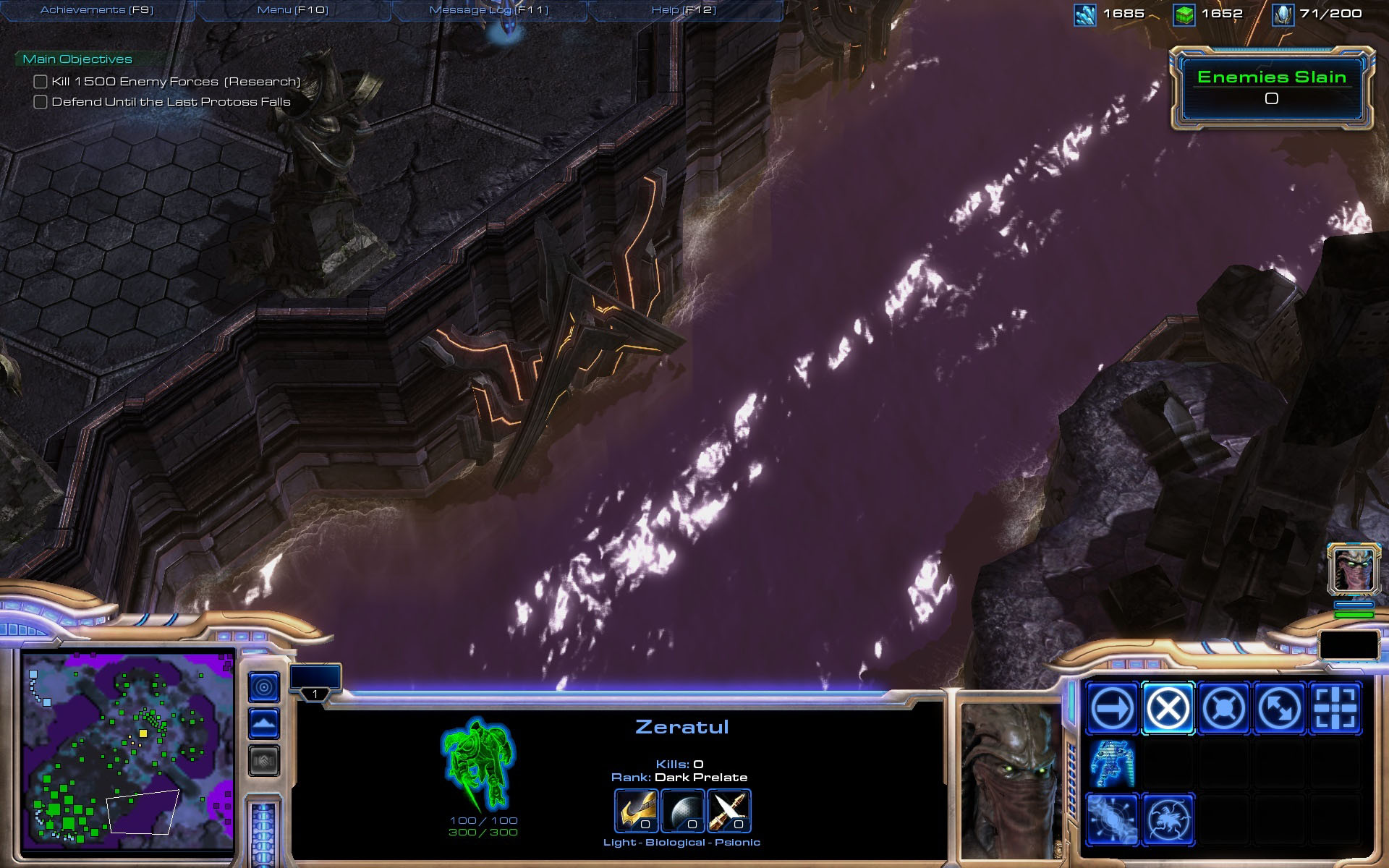Select the Patrol command
The height and width of the screenshot is (868, 1389).
(1279, 708)
